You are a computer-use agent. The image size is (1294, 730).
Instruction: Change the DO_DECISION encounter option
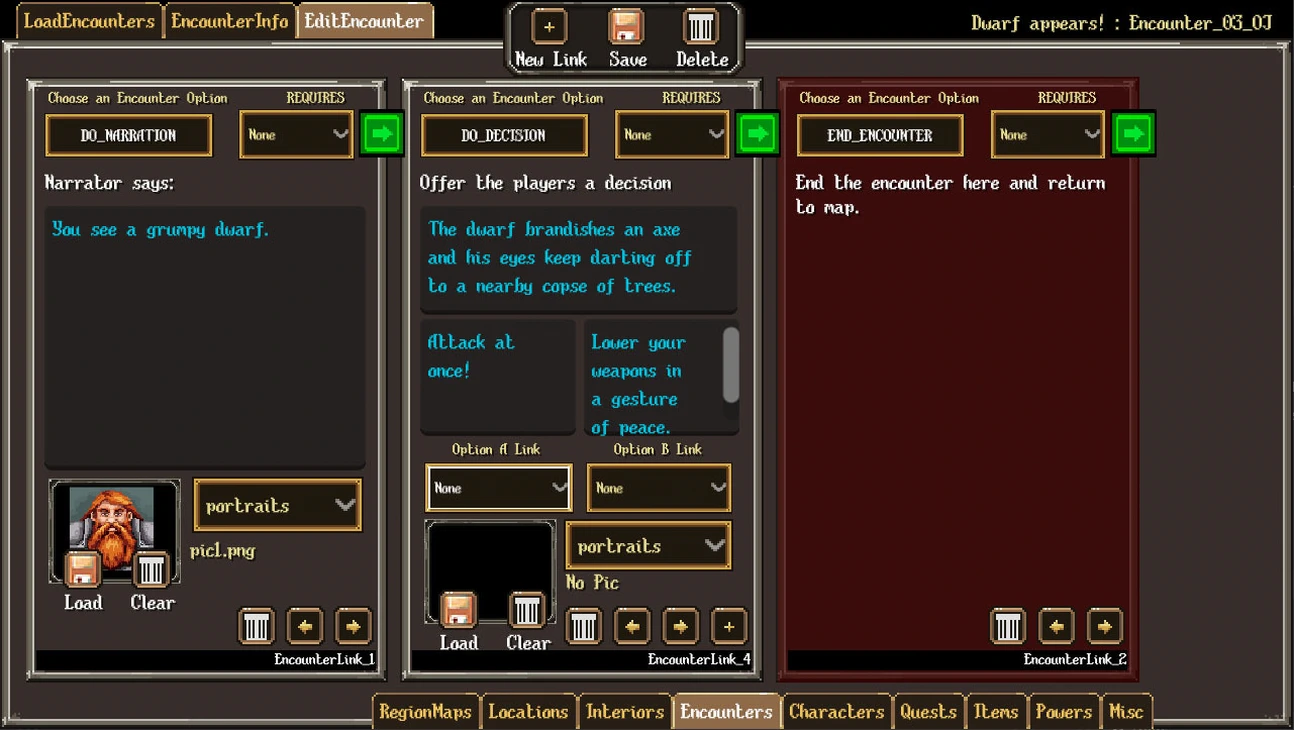click(x=504, y=135)
